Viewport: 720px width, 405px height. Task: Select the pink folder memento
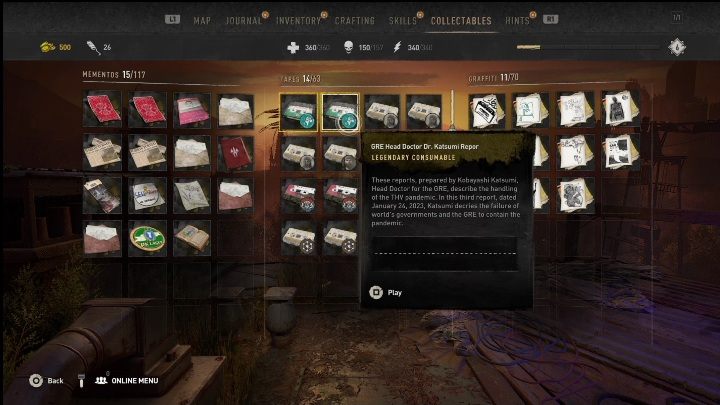[x=192, y=109]
